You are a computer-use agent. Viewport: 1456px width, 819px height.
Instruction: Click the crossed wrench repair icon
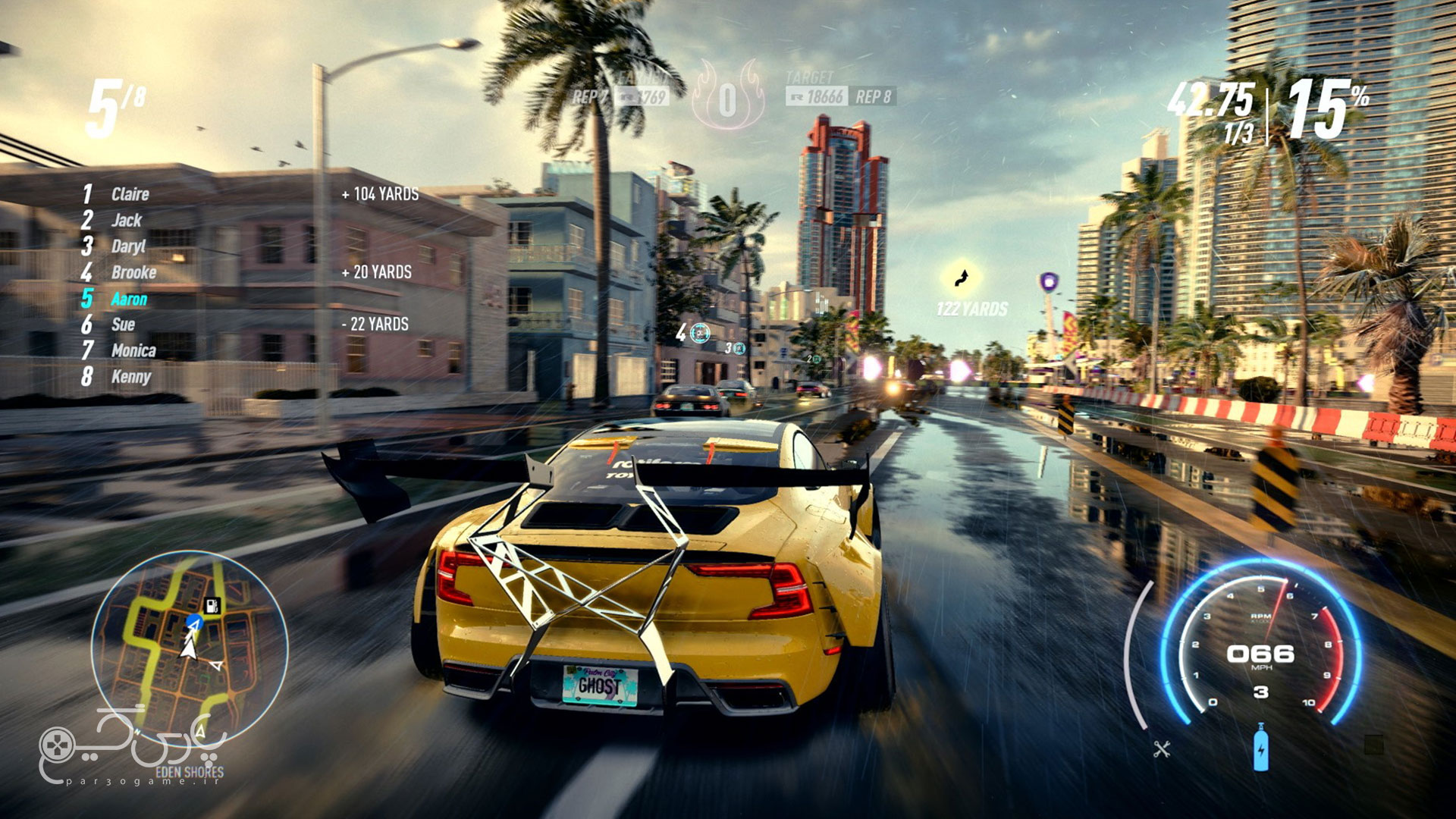1162,750
